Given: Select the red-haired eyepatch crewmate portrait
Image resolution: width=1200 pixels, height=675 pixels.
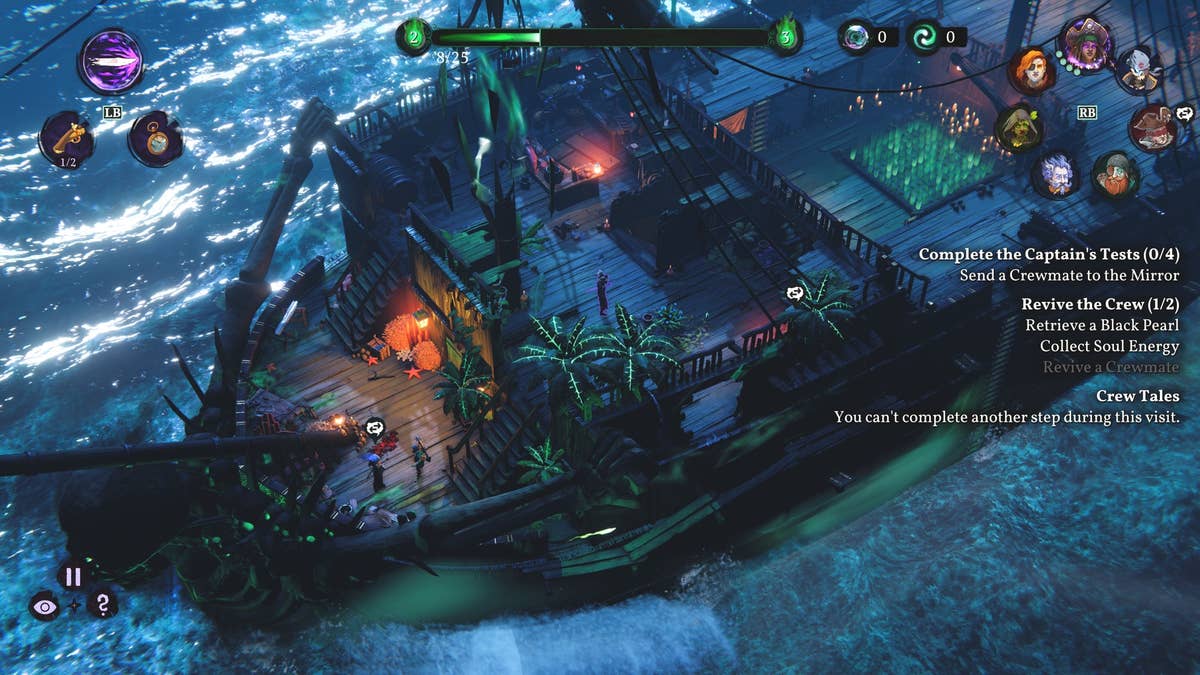Looking at the screenshot, I should click(1031, 70).
